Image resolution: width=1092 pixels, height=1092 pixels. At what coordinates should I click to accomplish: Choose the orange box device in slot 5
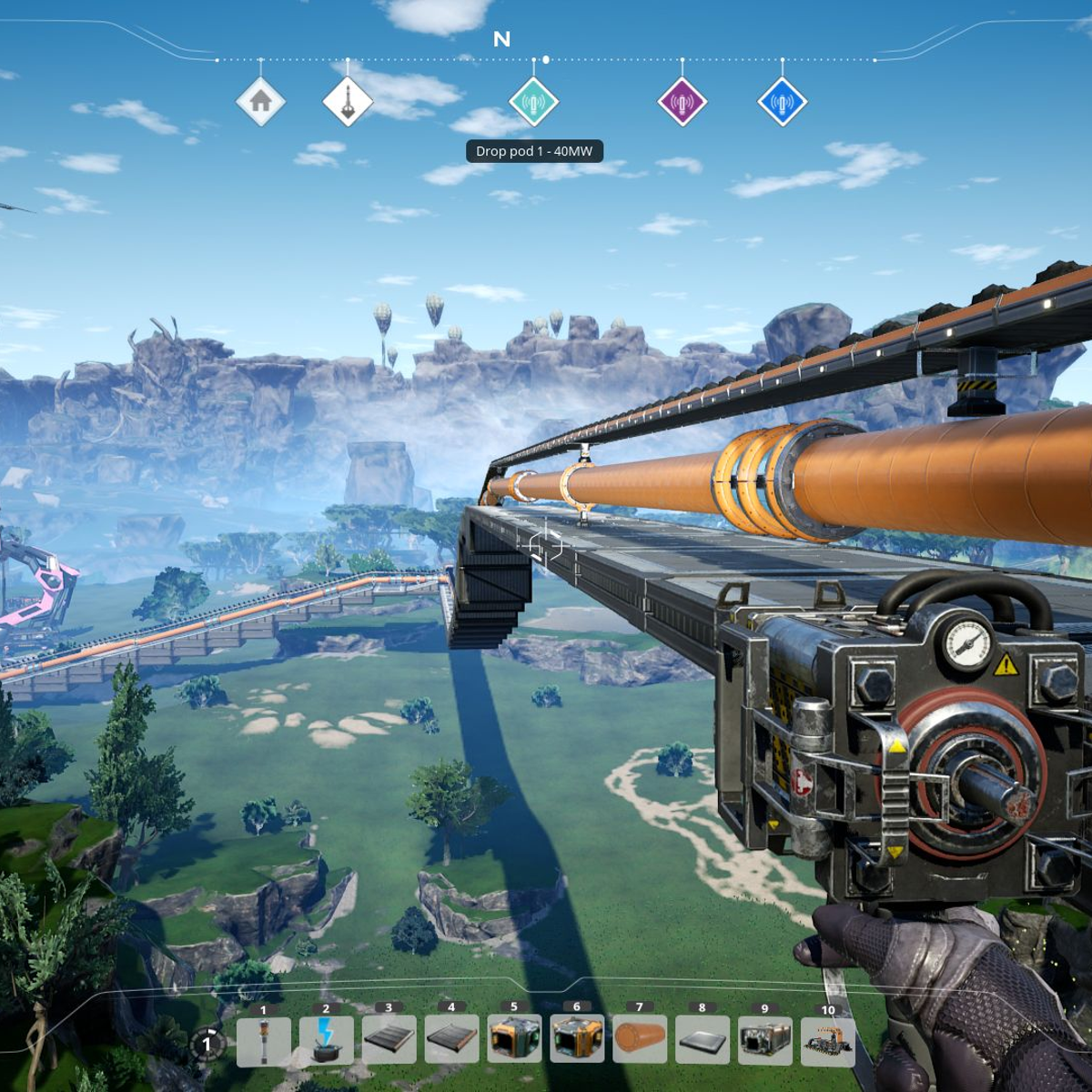(514, 1039)
